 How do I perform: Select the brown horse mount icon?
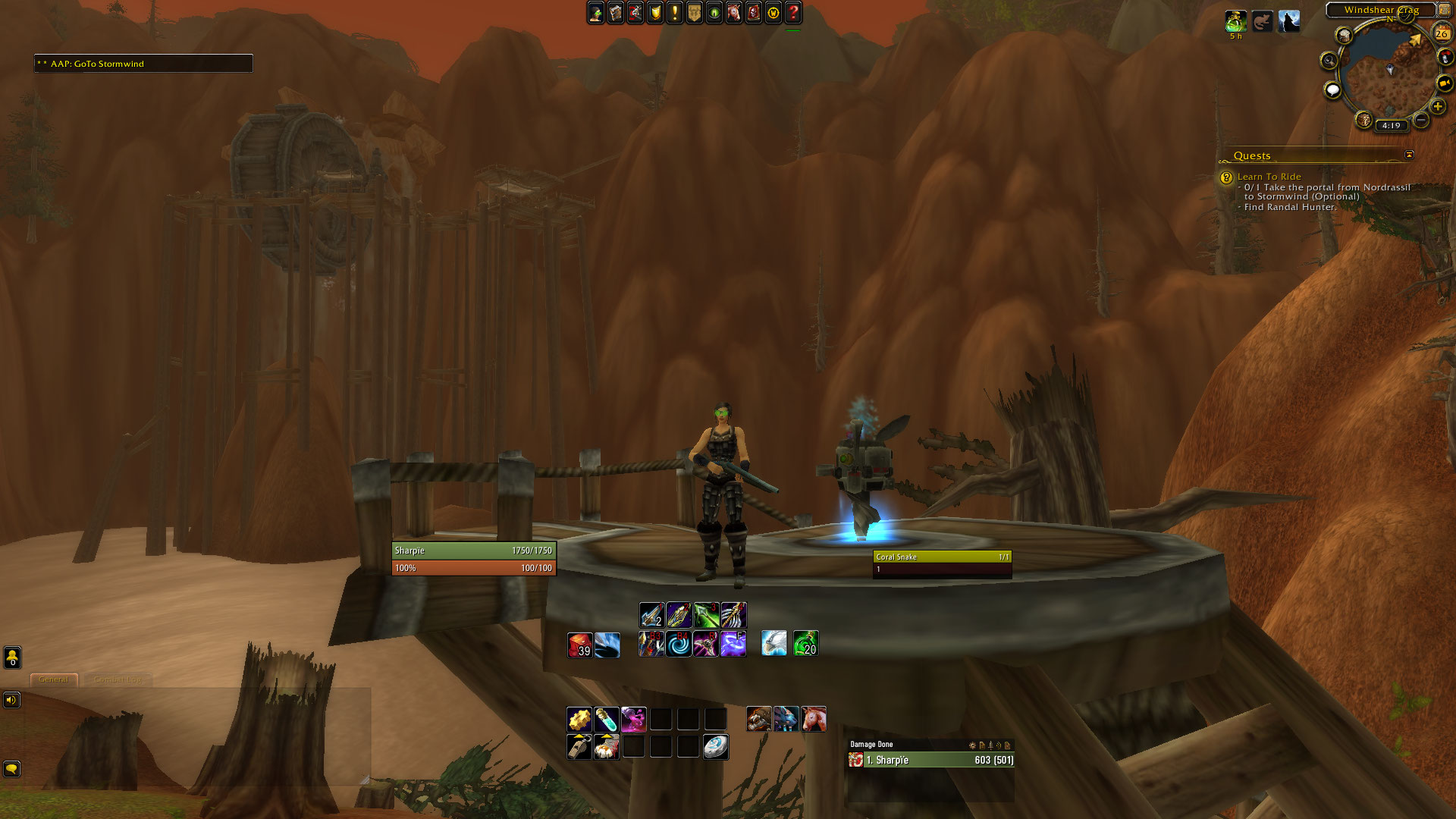pos(814,719)
